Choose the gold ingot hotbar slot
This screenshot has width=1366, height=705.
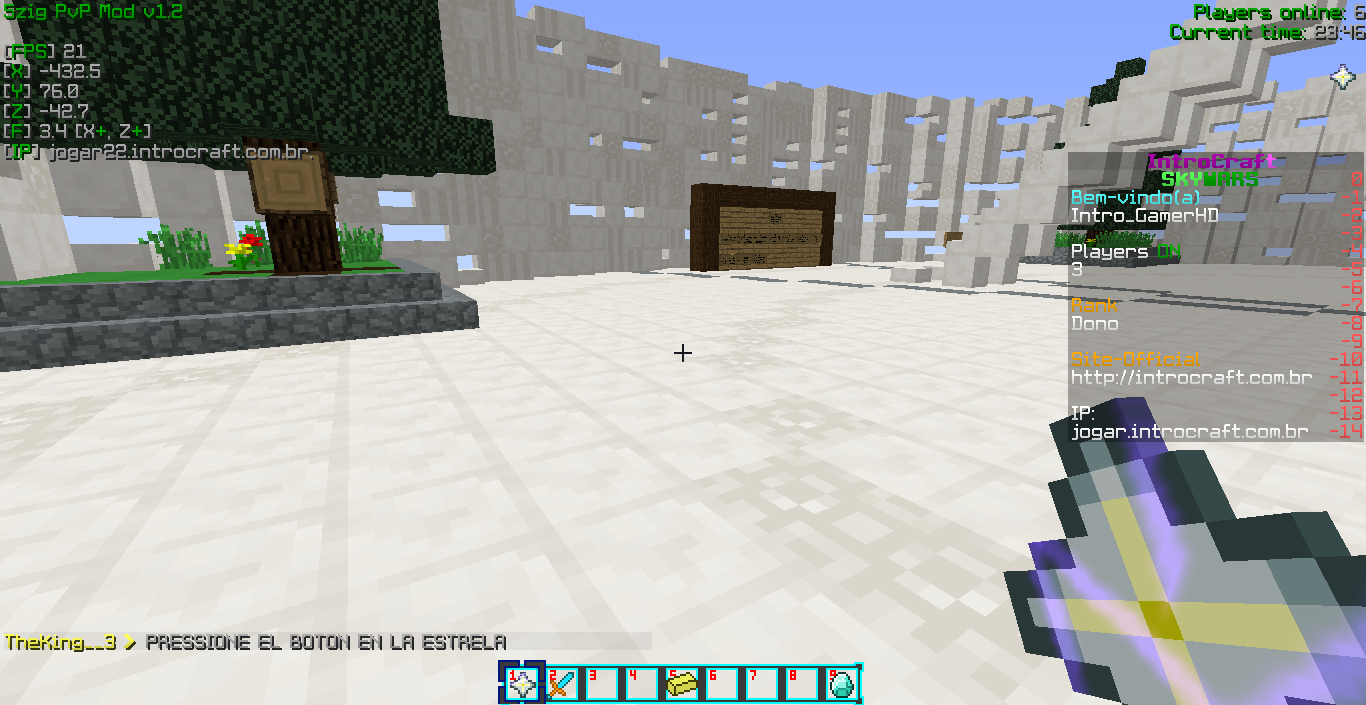tap(682, 684)
